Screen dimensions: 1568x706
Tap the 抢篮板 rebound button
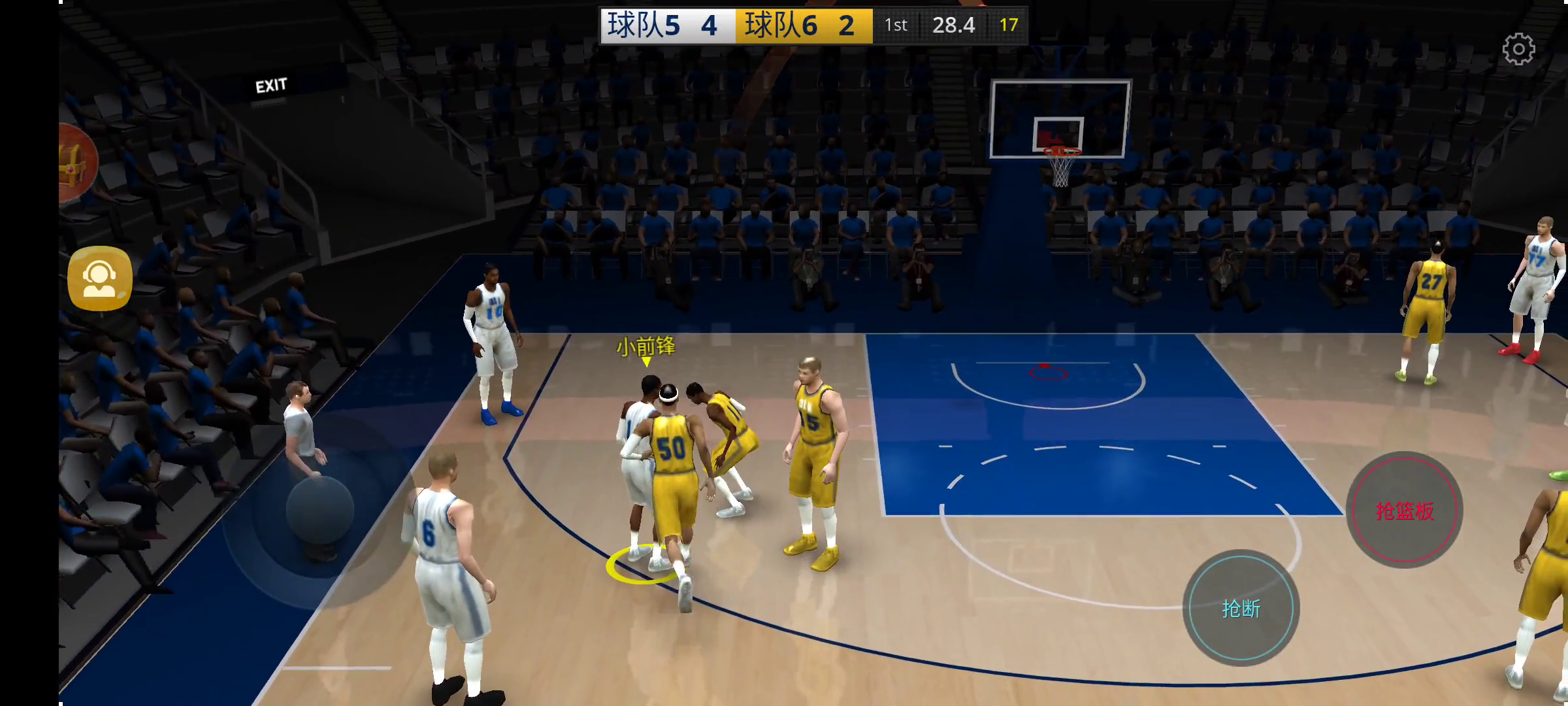(x=1404, y=510)
